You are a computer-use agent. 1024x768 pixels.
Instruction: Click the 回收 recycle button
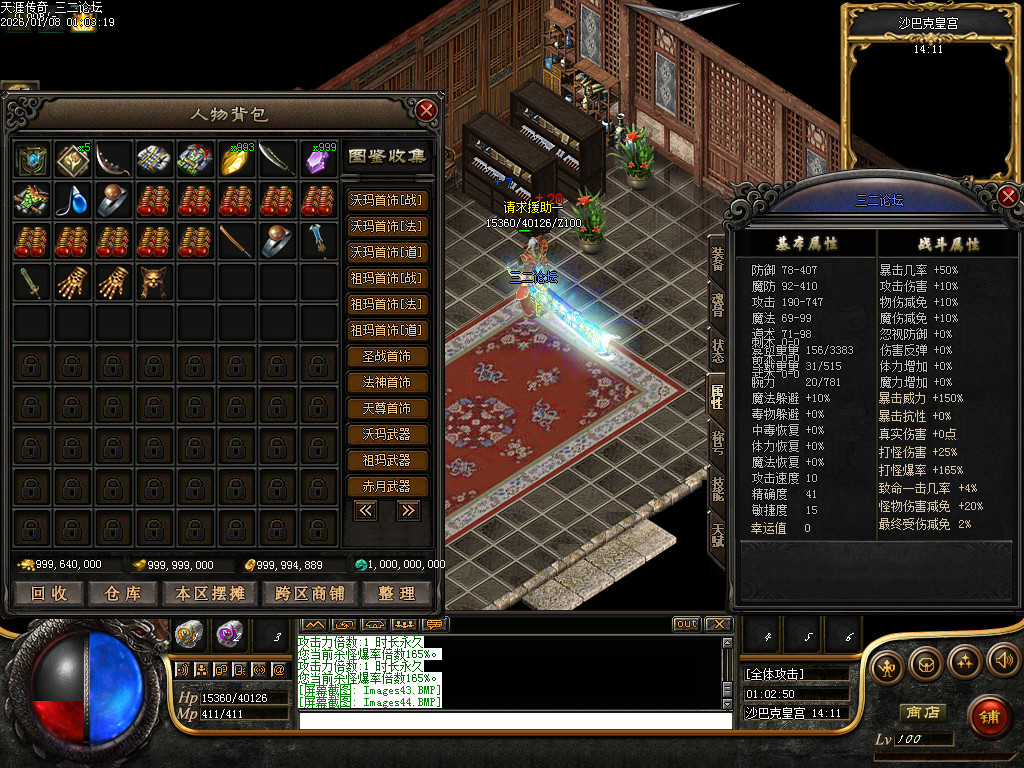coord(49,593)
